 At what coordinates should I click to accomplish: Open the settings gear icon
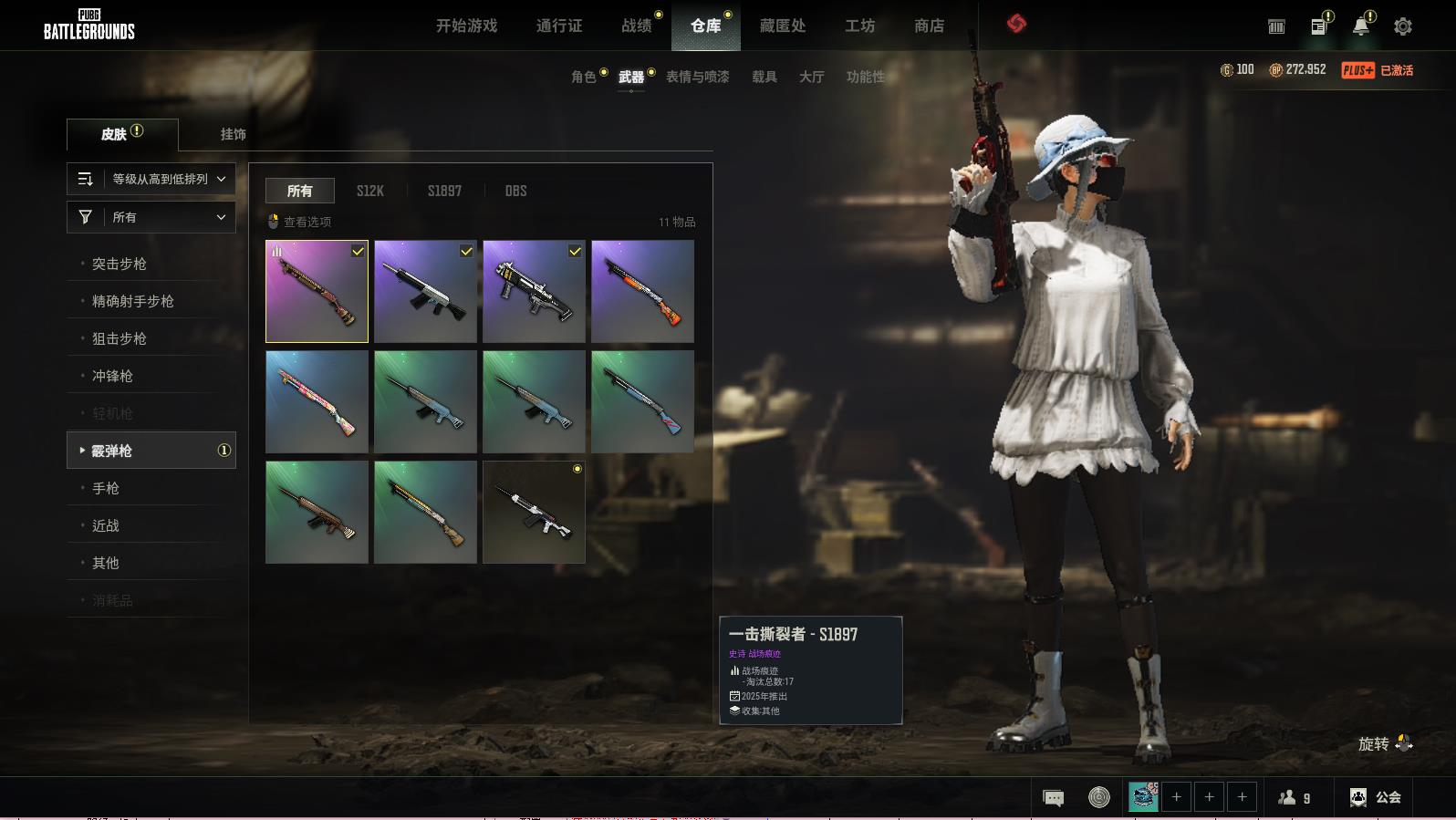coord(1402,26)
